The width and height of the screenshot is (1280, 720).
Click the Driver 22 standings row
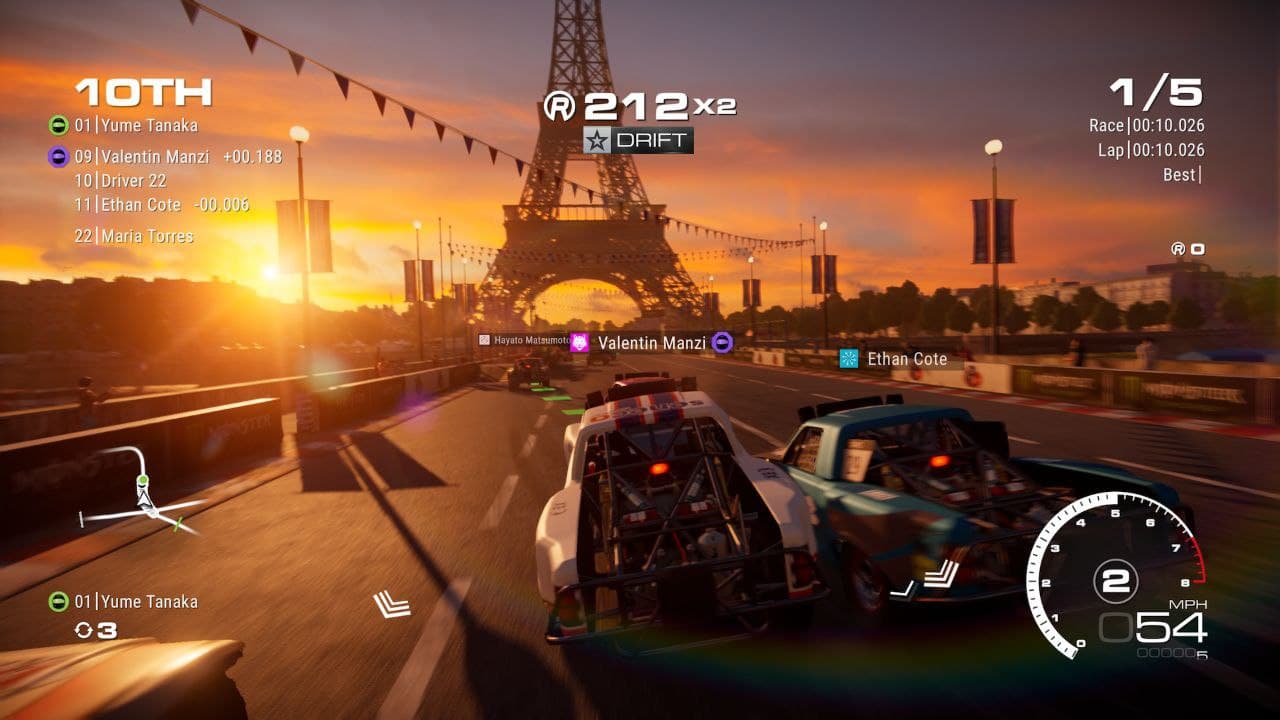coord(120,181)
